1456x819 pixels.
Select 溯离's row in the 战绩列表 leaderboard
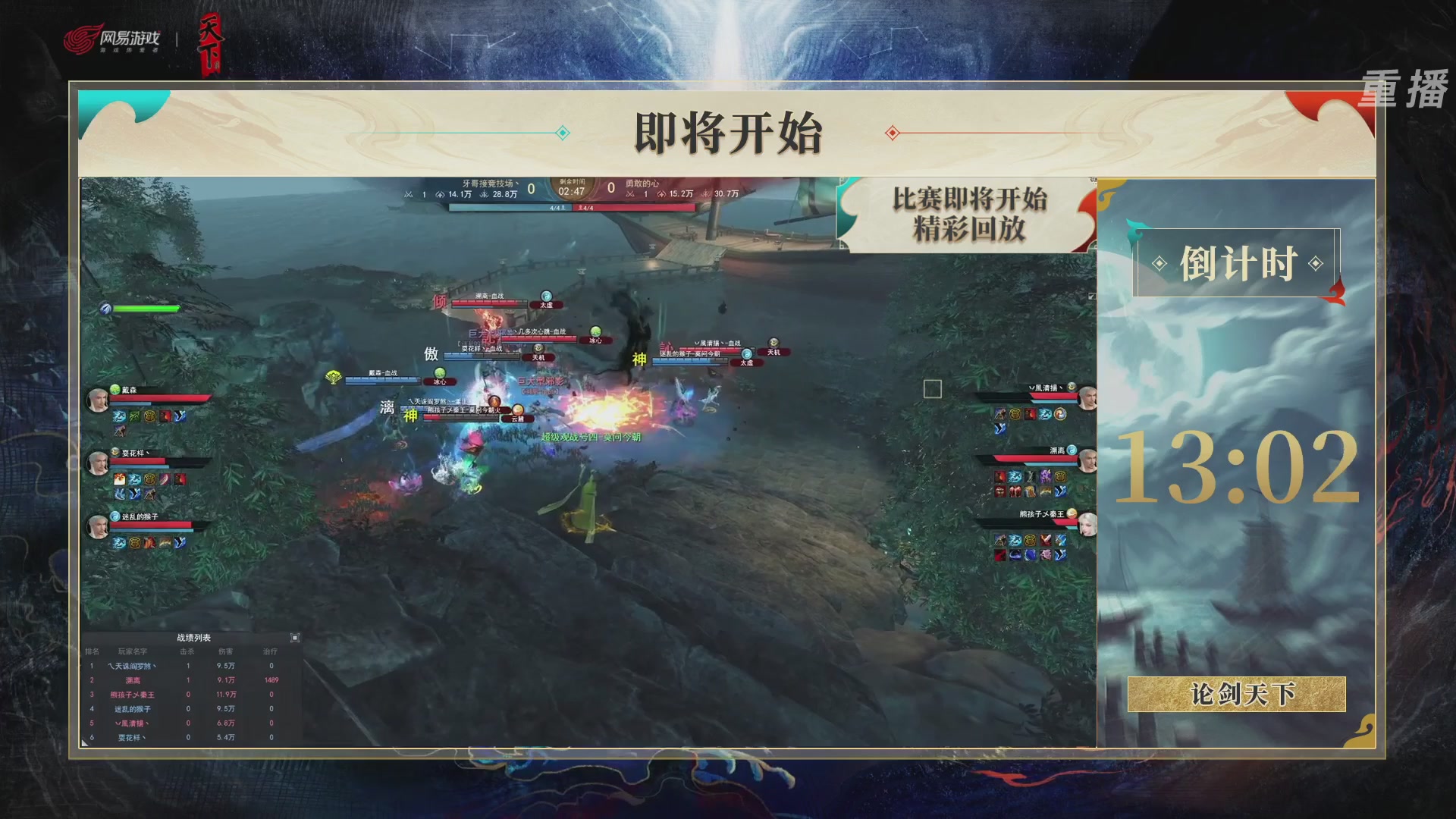click(133, 680)
